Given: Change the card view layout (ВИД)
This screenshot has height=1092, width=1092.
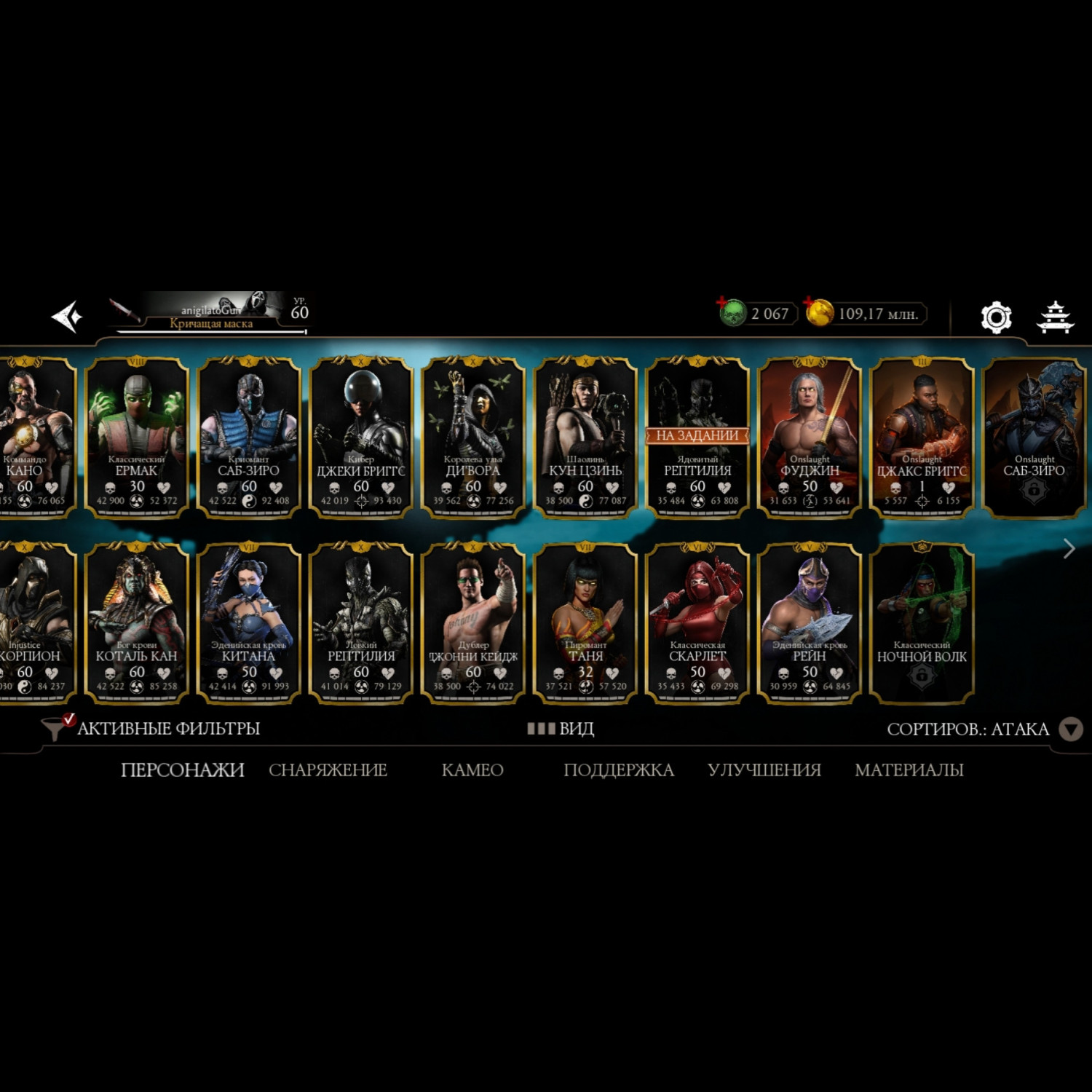Looking at the screenshot, I should pyautogui.click(x=561, y=729).
